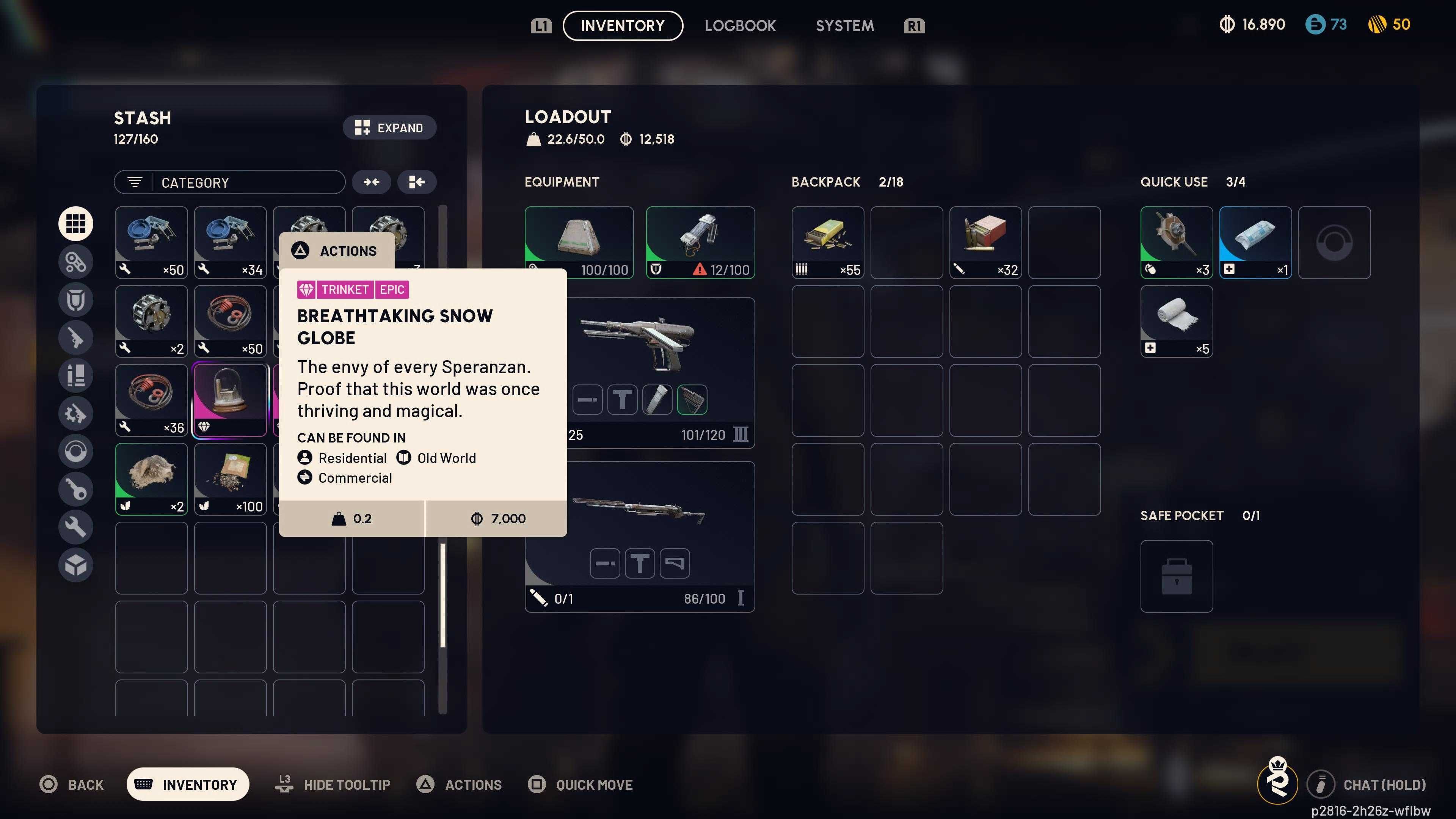This screenshot has width=1456, height=819.
Task: Open the empty safe pocket slot
Action: click(1176, 576)
